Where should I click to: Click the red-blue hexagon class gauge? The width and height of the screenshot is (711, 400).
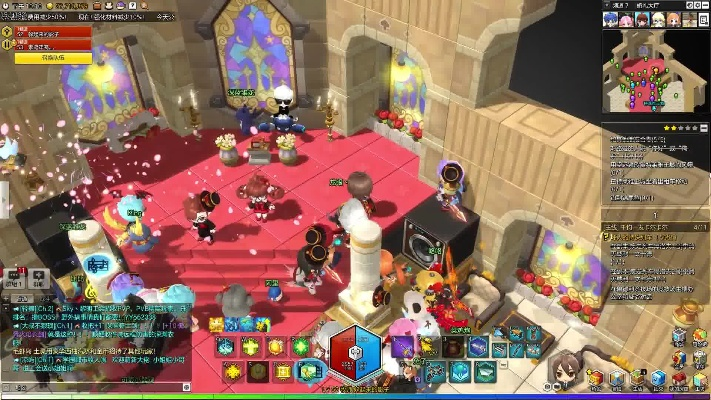pos(355,353)
